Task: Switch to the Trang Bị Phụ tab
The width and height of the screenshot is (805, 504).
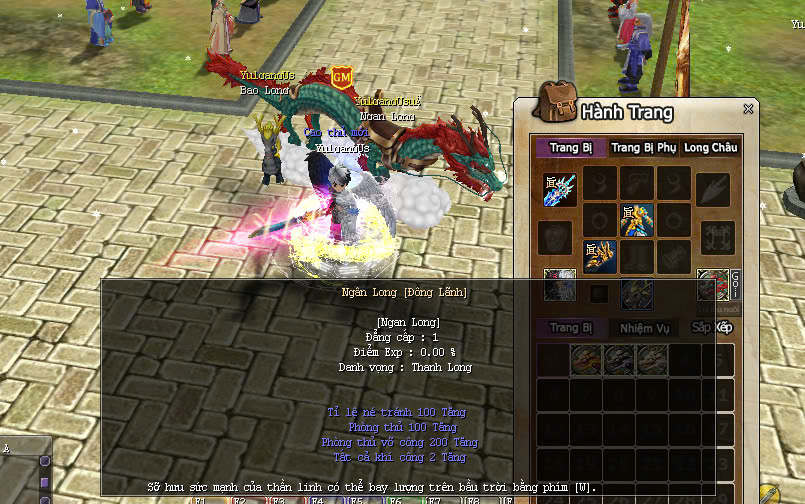Action: (x=643, y=147)
